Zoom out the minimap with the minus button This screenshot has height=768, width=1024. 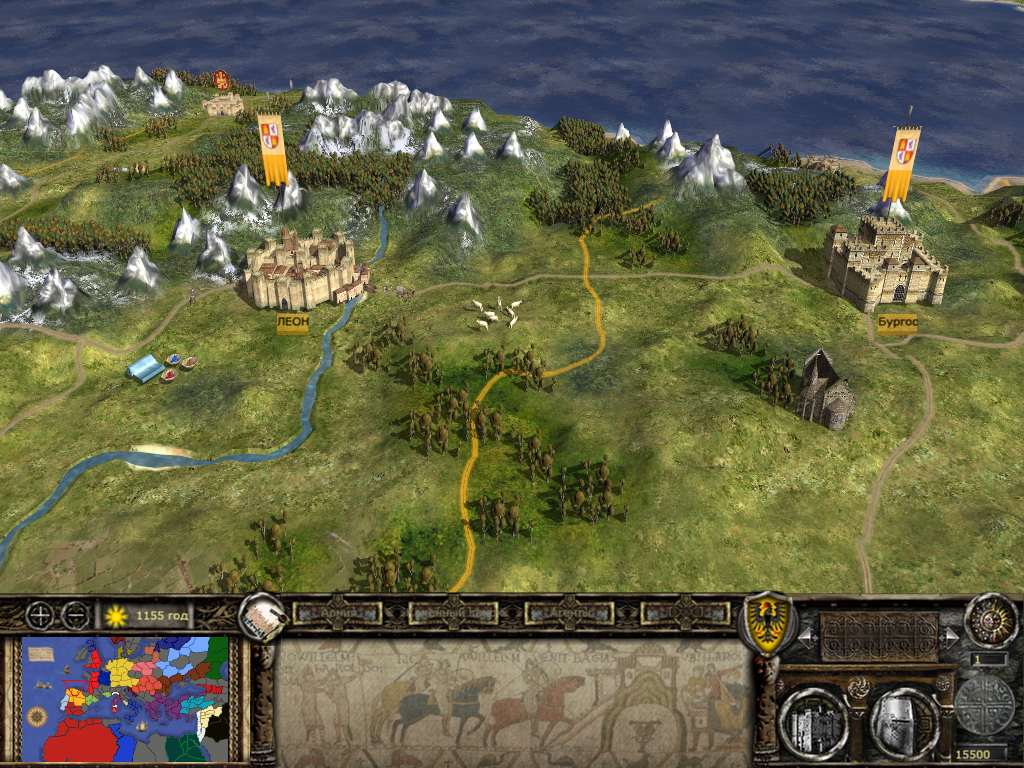pyautogui.click(x=75, y=616)
